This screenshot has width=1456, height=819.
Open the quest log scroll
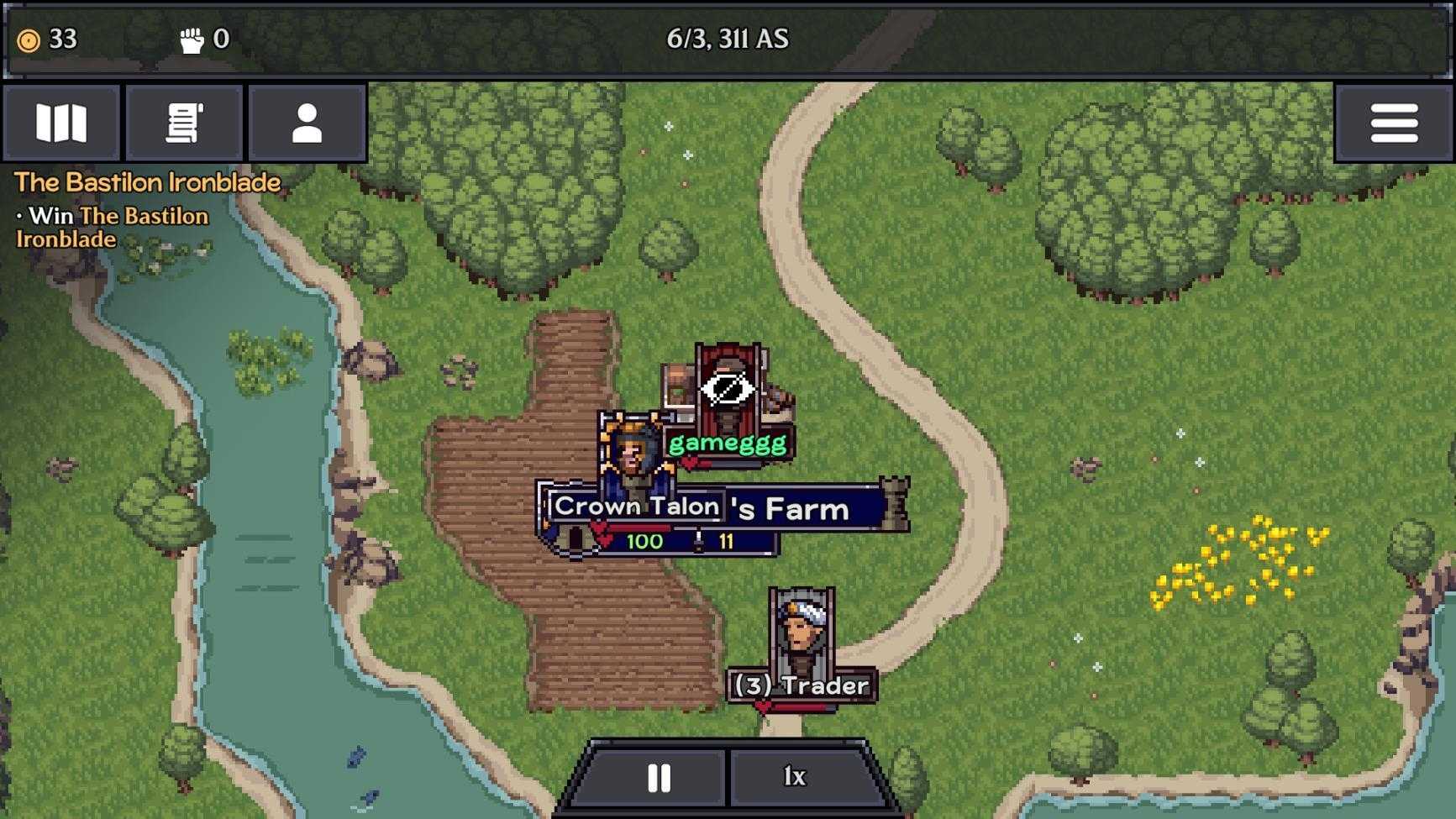click(x=184, y=123)
